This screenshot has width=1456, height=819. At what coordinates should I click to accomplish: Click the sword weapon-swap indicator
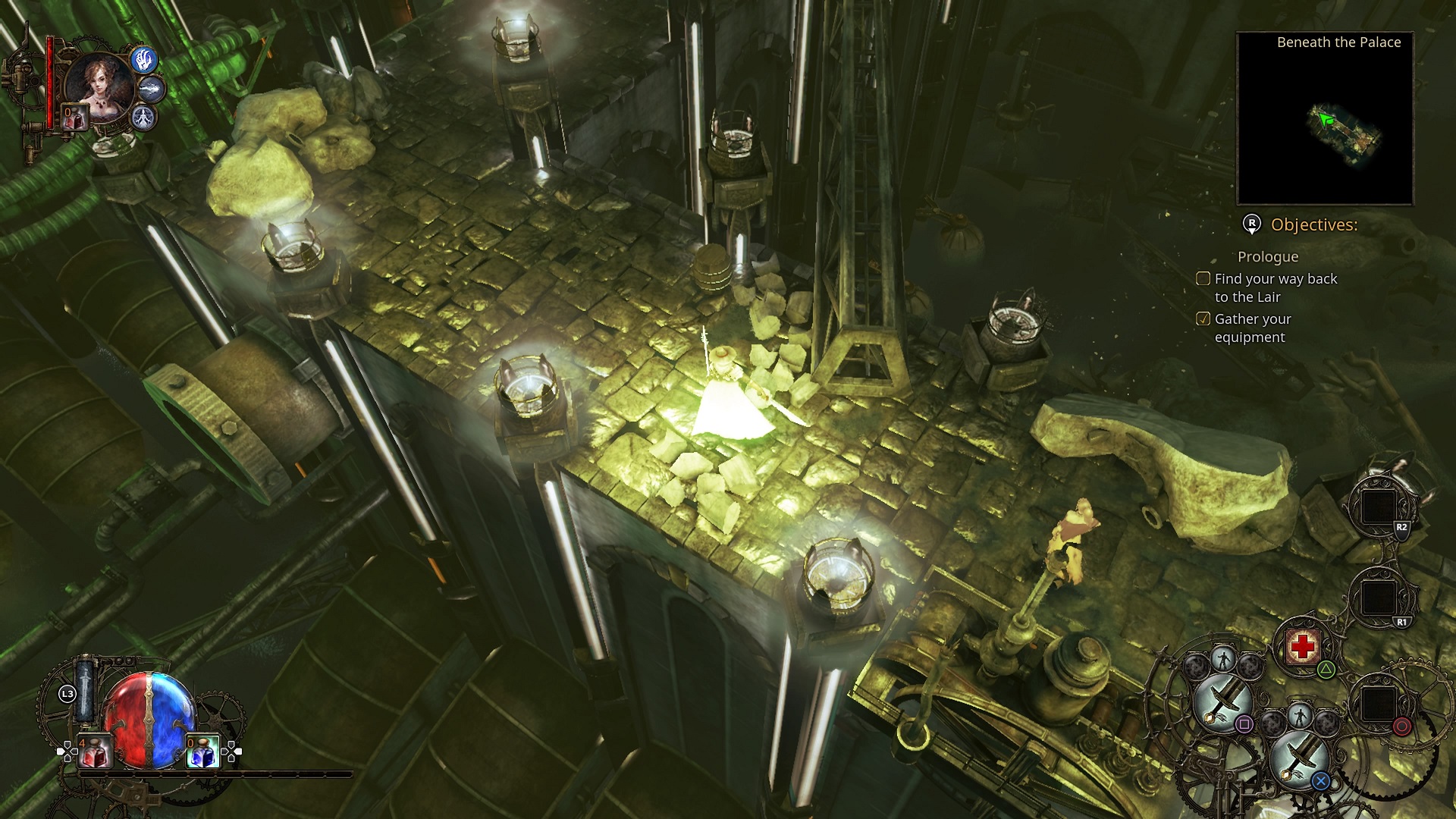(x=85, y=692)
